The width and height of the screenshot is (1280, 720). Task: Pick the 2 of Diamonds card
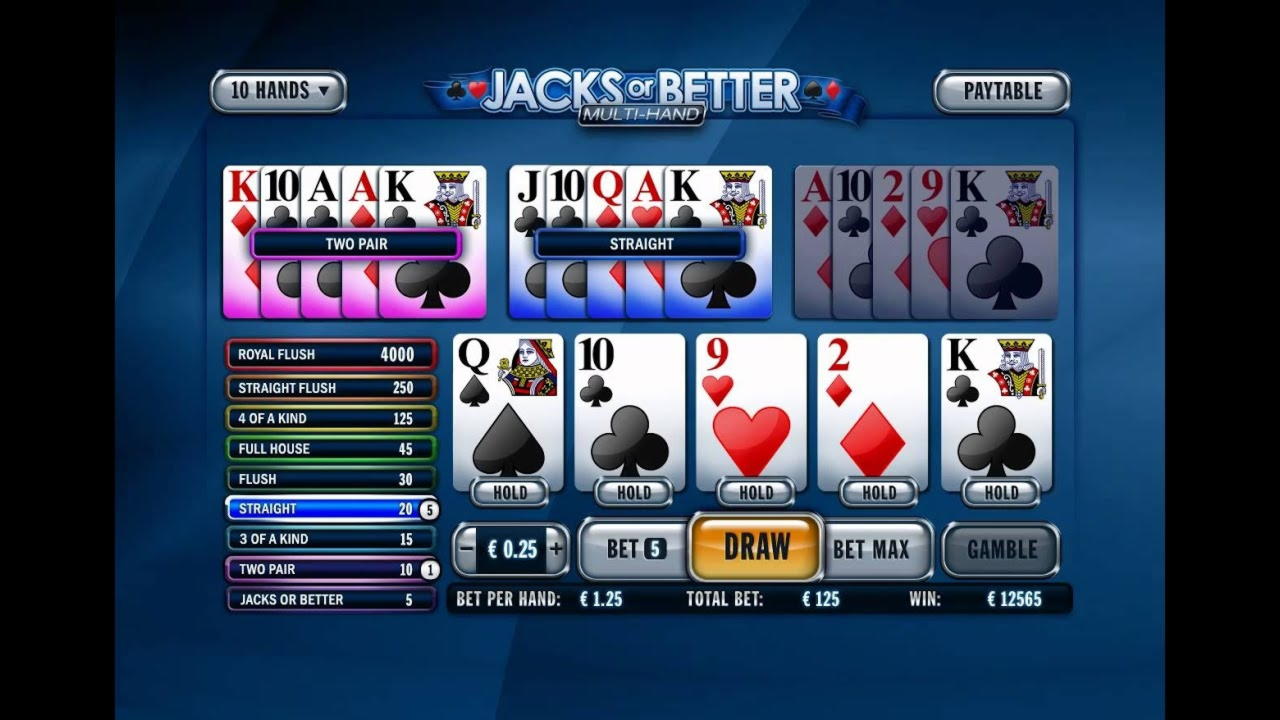873,410
